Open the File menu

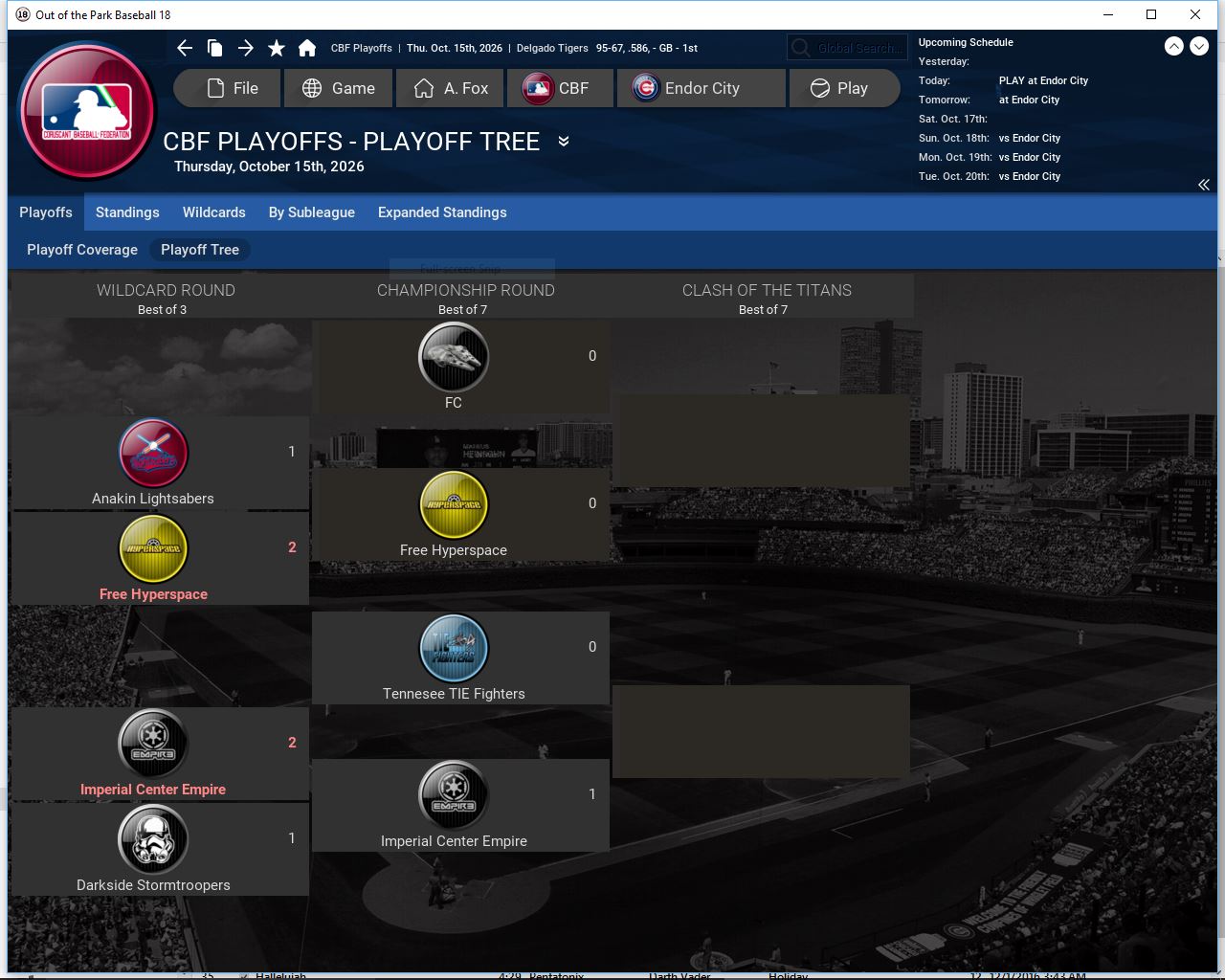pyautogui.click(x=229, y=88)
